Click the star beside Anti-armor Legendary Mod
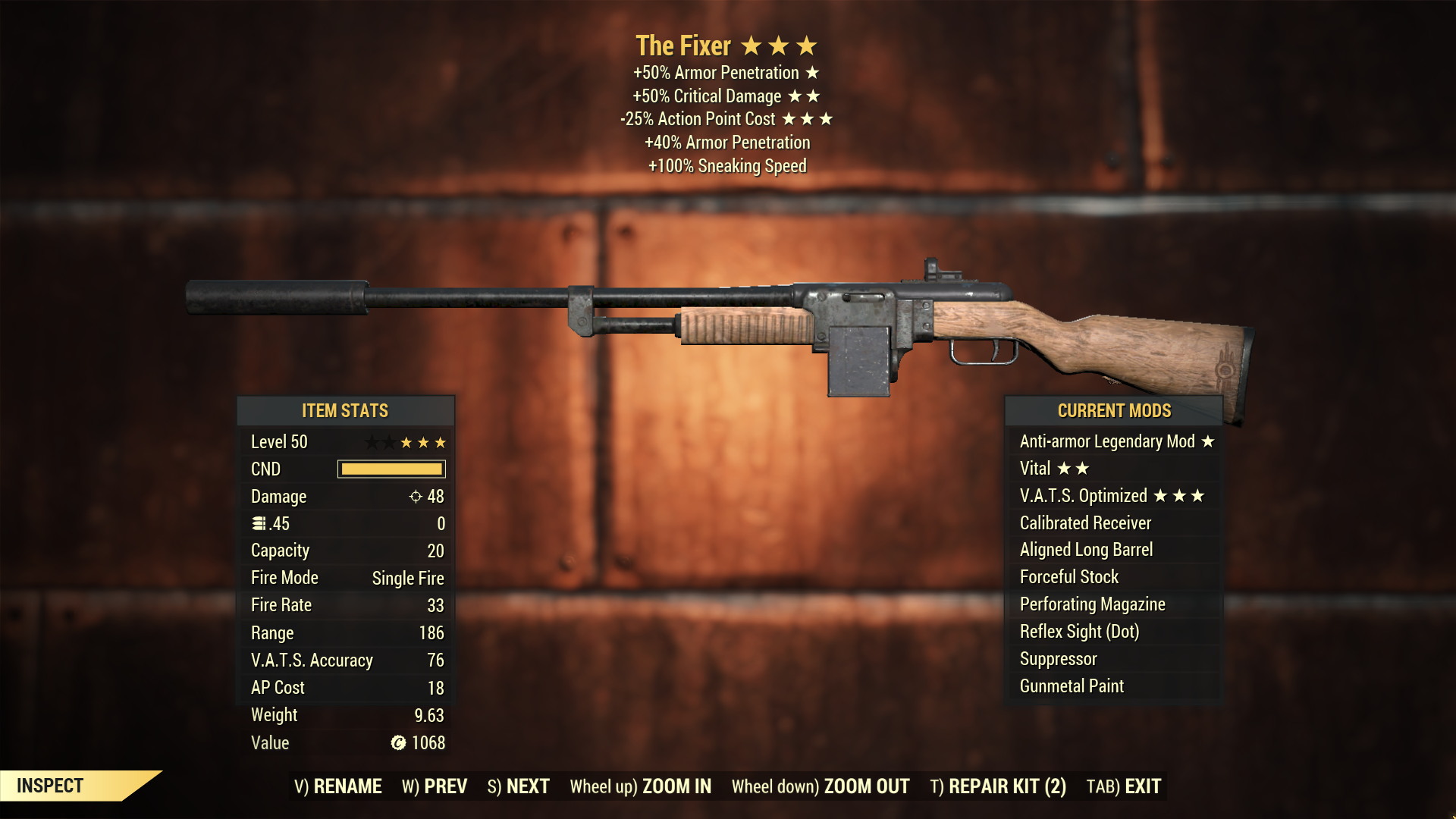The image size is (1456, 819). point(1207,441)
